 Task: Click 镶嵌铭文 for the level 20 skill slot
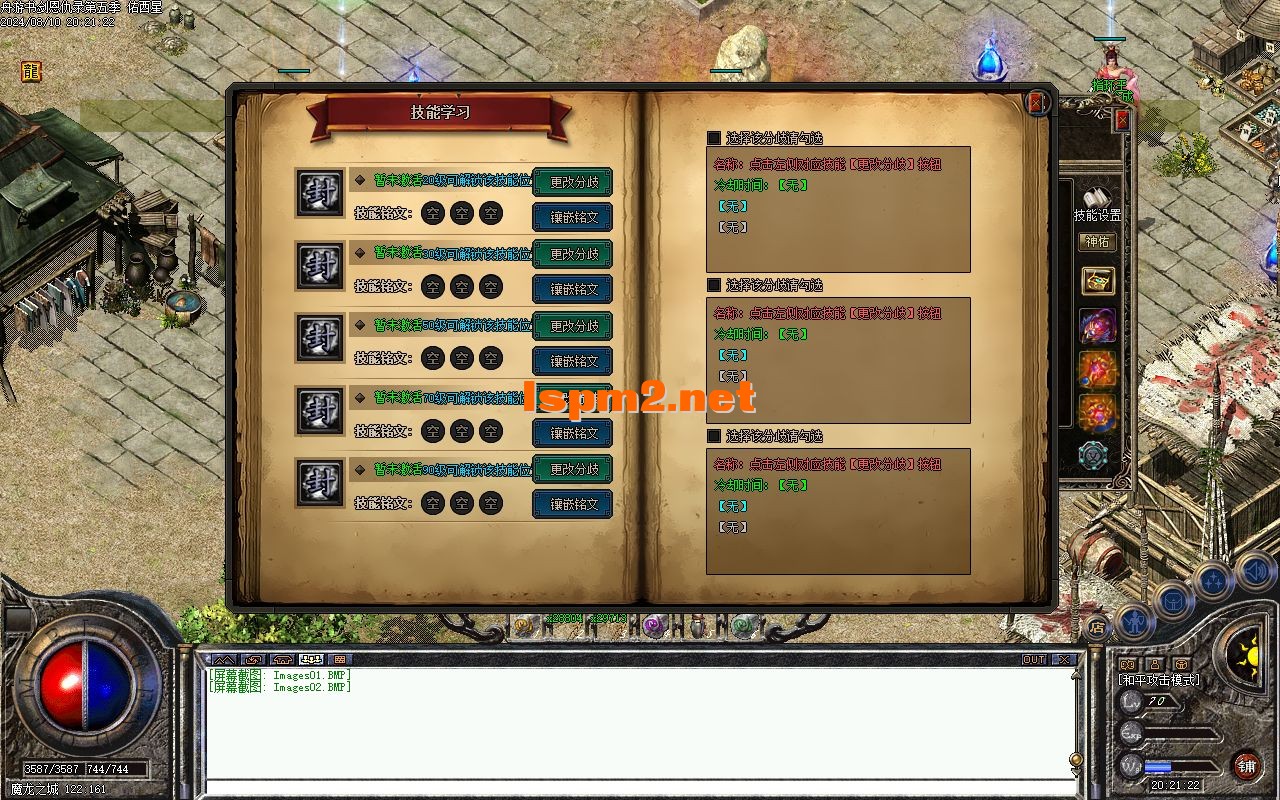pyautogui.click(x=573, y=217)
